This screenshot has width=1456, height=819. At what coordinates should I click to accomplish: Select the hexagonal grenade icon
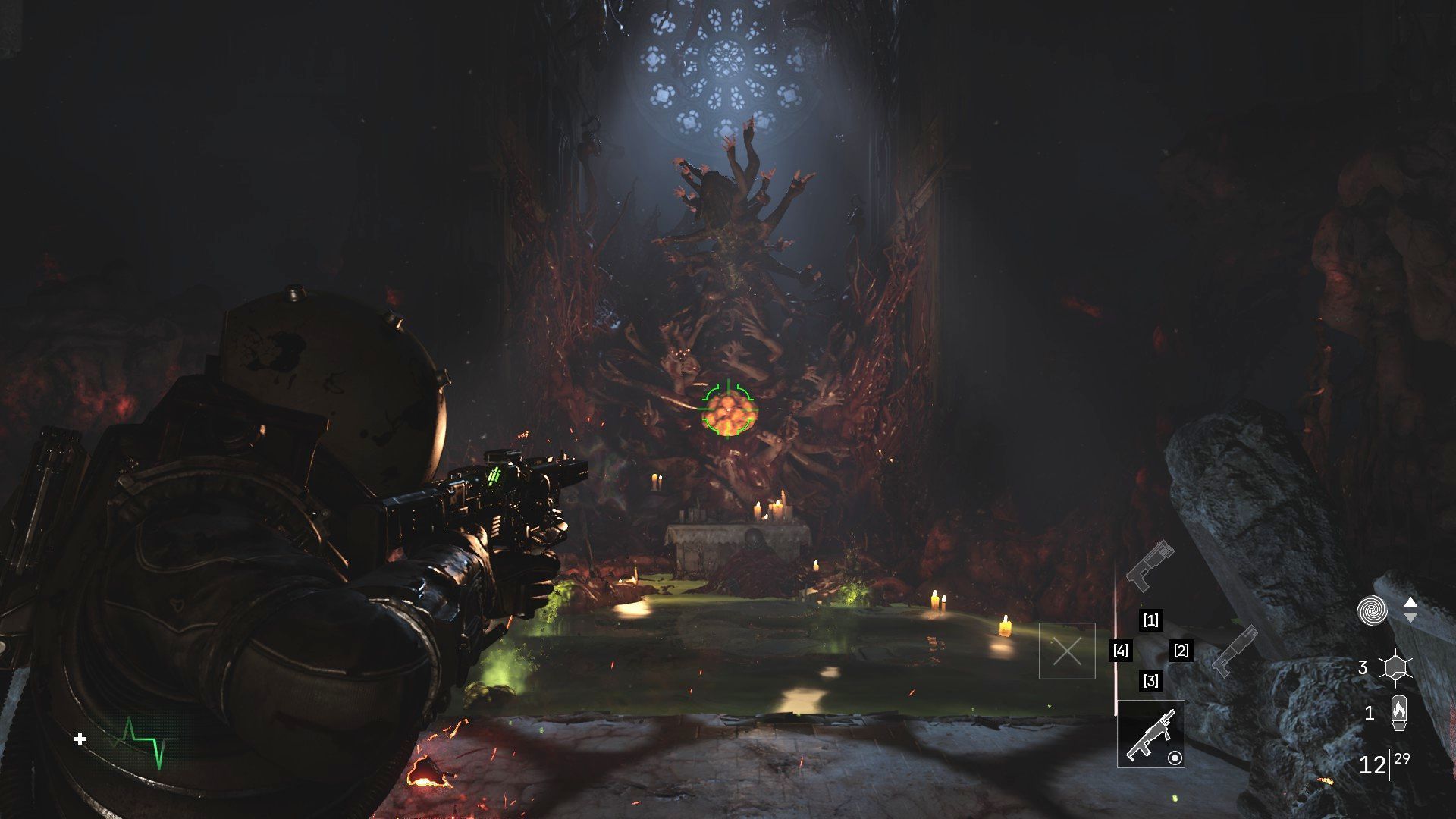pyautogui.click(x=1395, y=667)
